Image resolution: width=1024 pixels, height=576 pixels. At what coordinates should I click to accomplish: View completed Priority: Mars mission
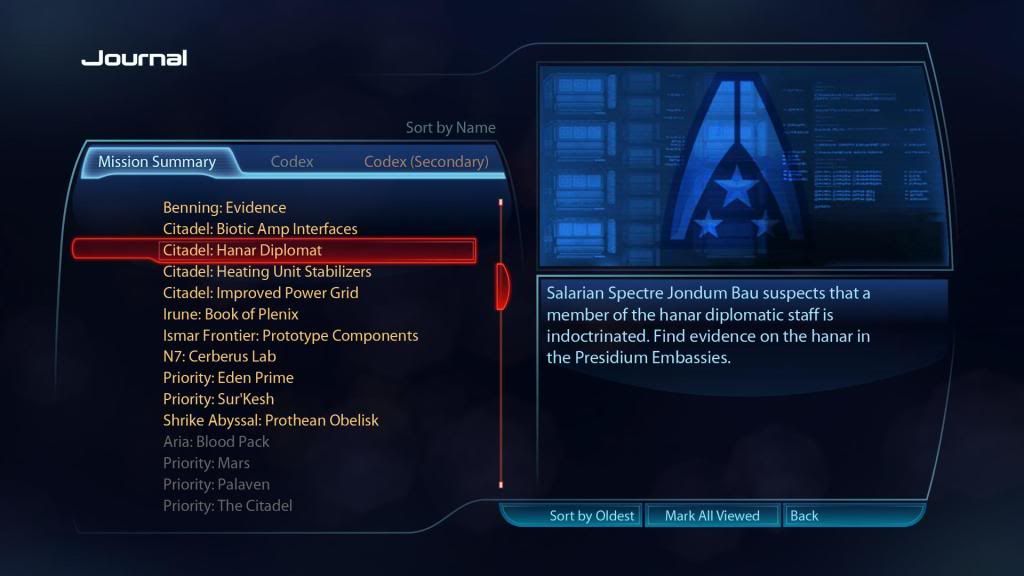pos(206,463)
